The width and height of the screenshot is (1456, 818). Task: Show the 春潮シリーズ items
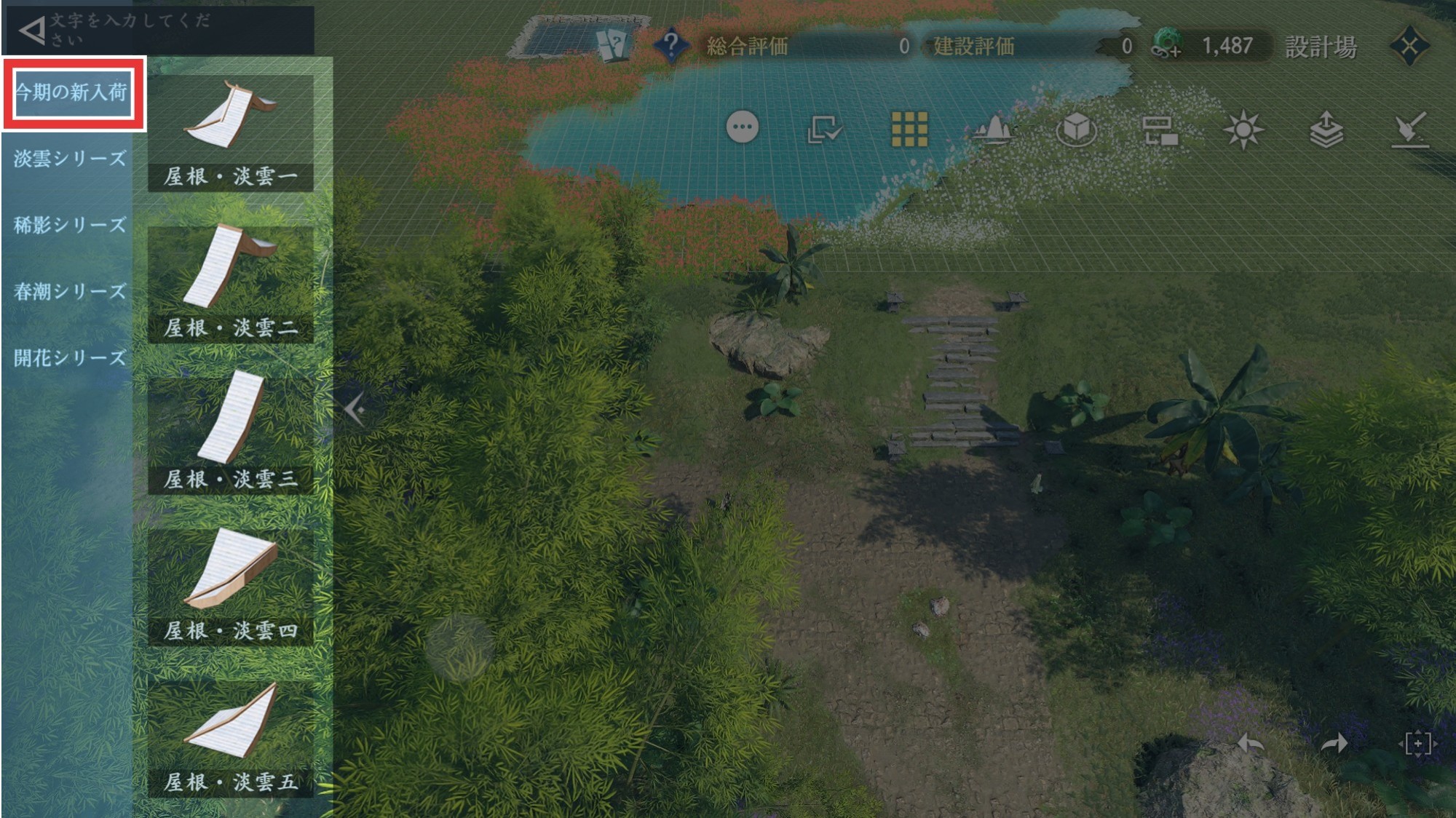[70, 292]
